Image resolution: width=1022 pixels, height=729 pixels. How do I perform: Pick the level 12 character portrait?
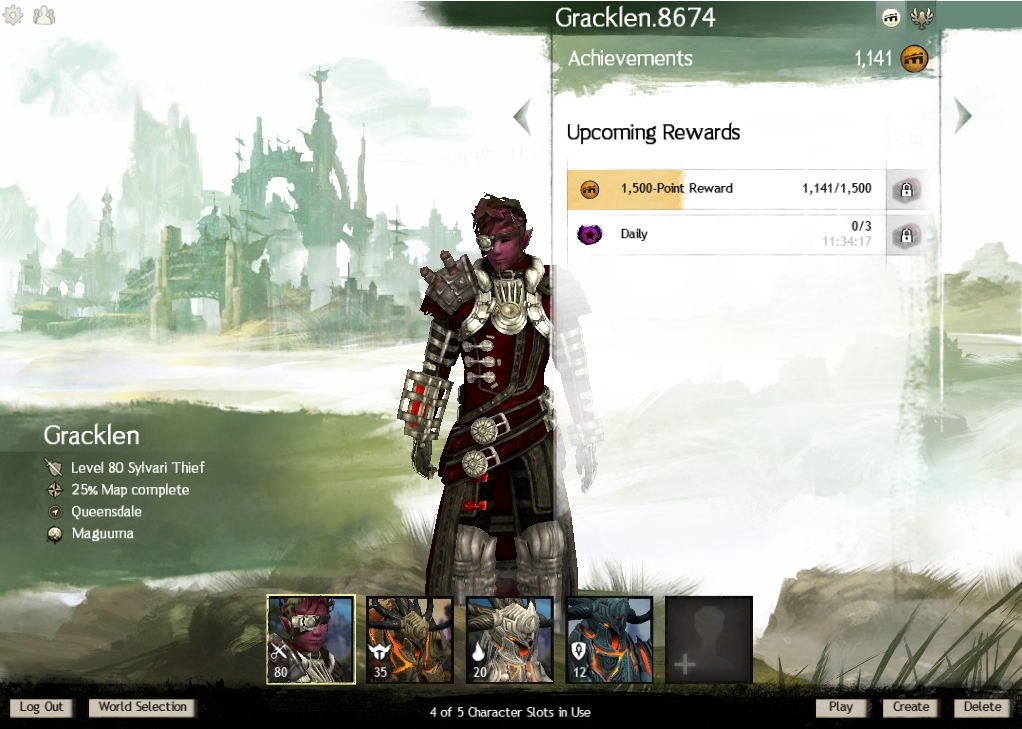[609, 639]
